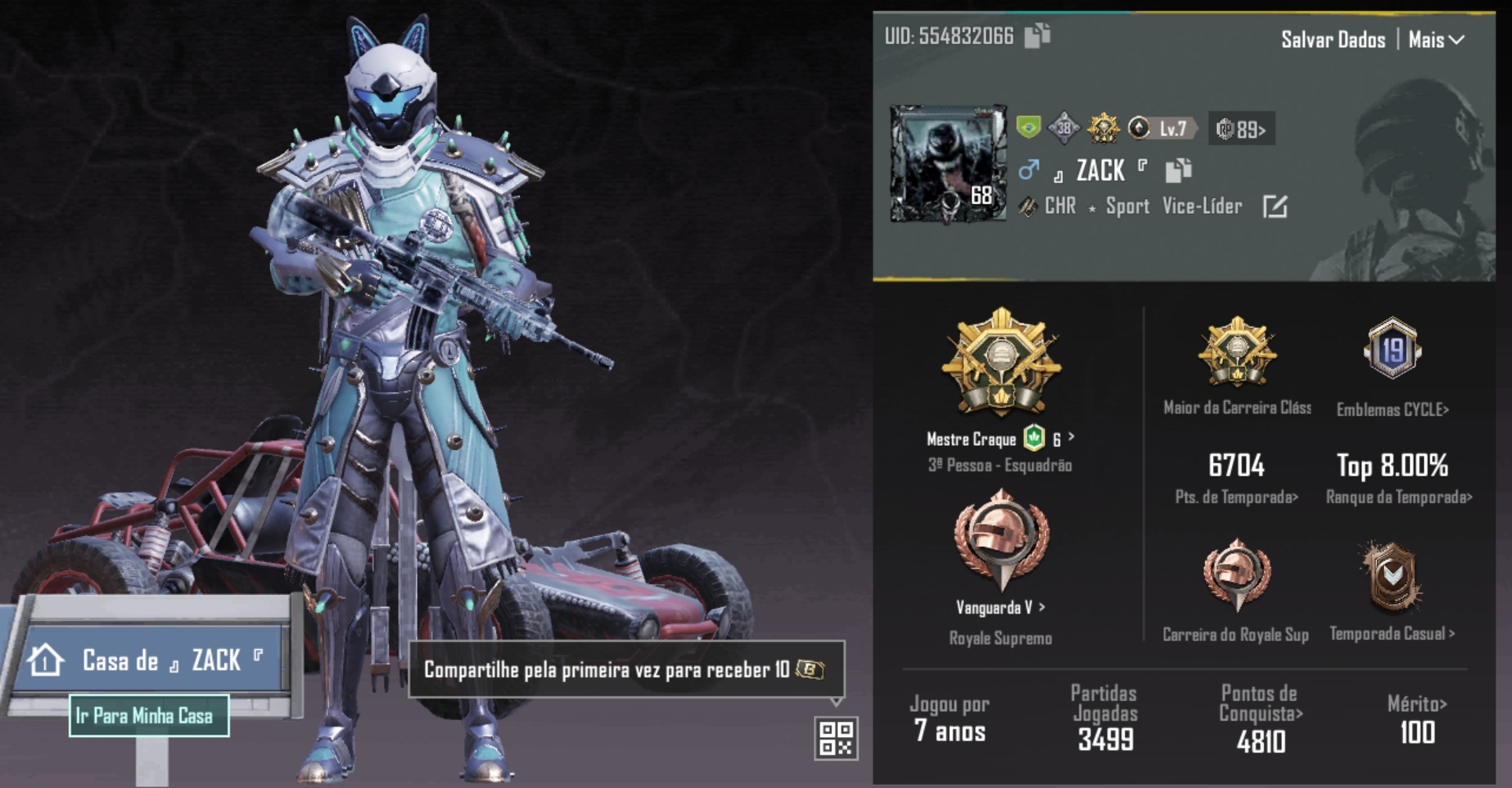
Task: Open the Mais dropdown
Action: 1436,39
